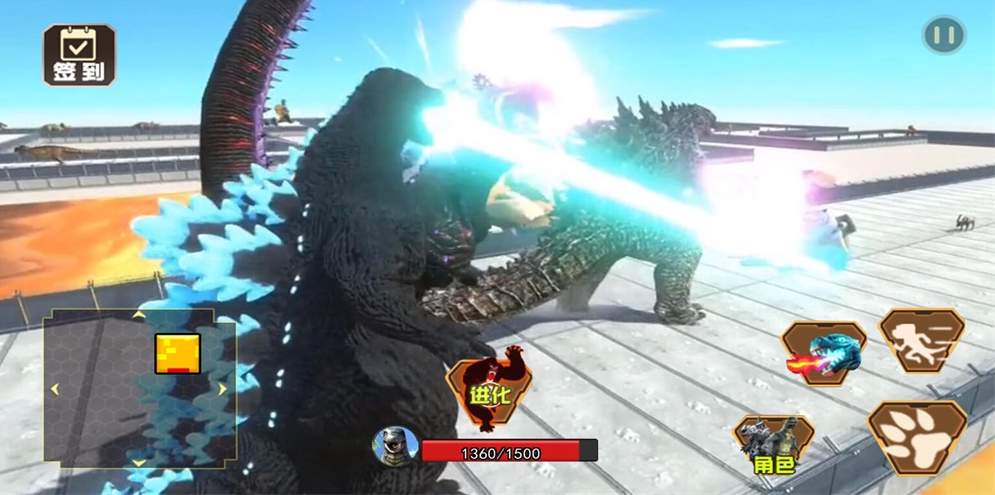Open the daily check-in calendar button
This screenshot has height=495, width=995.
[78, 54]
